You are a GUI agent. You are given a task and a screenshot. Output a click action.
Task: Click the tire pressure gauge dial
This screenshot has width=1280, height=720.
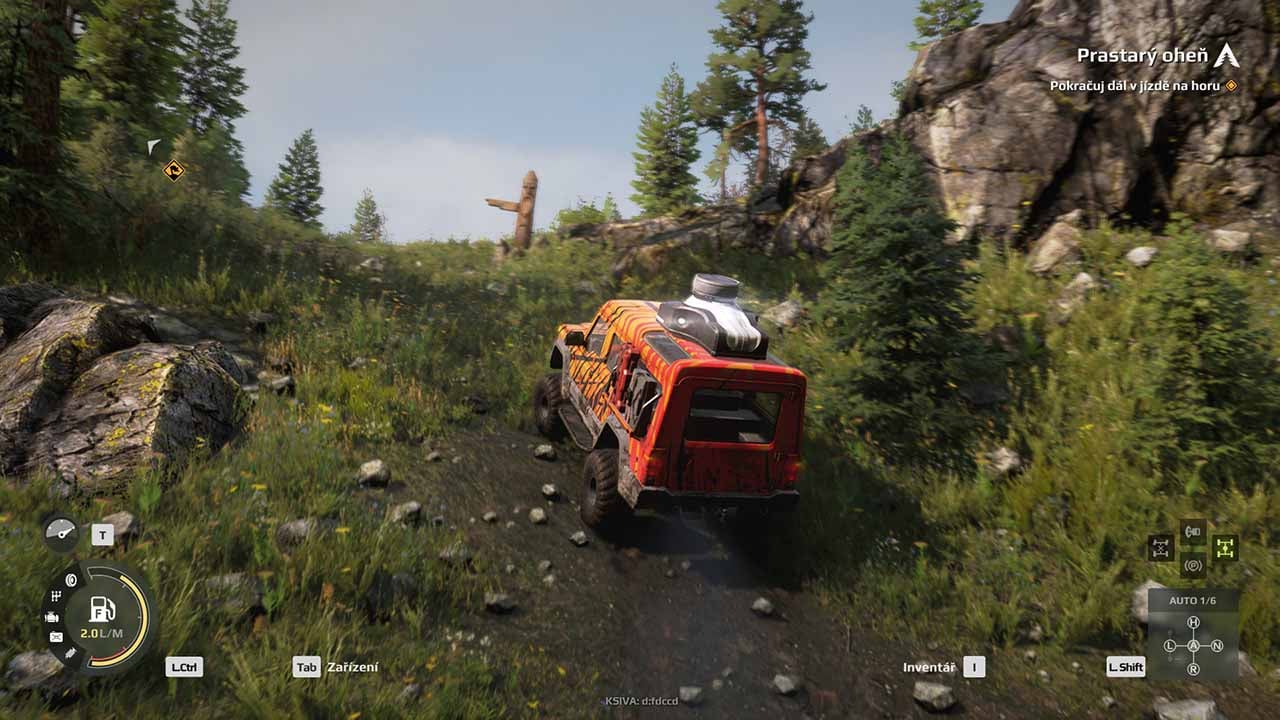coord(61,533)
